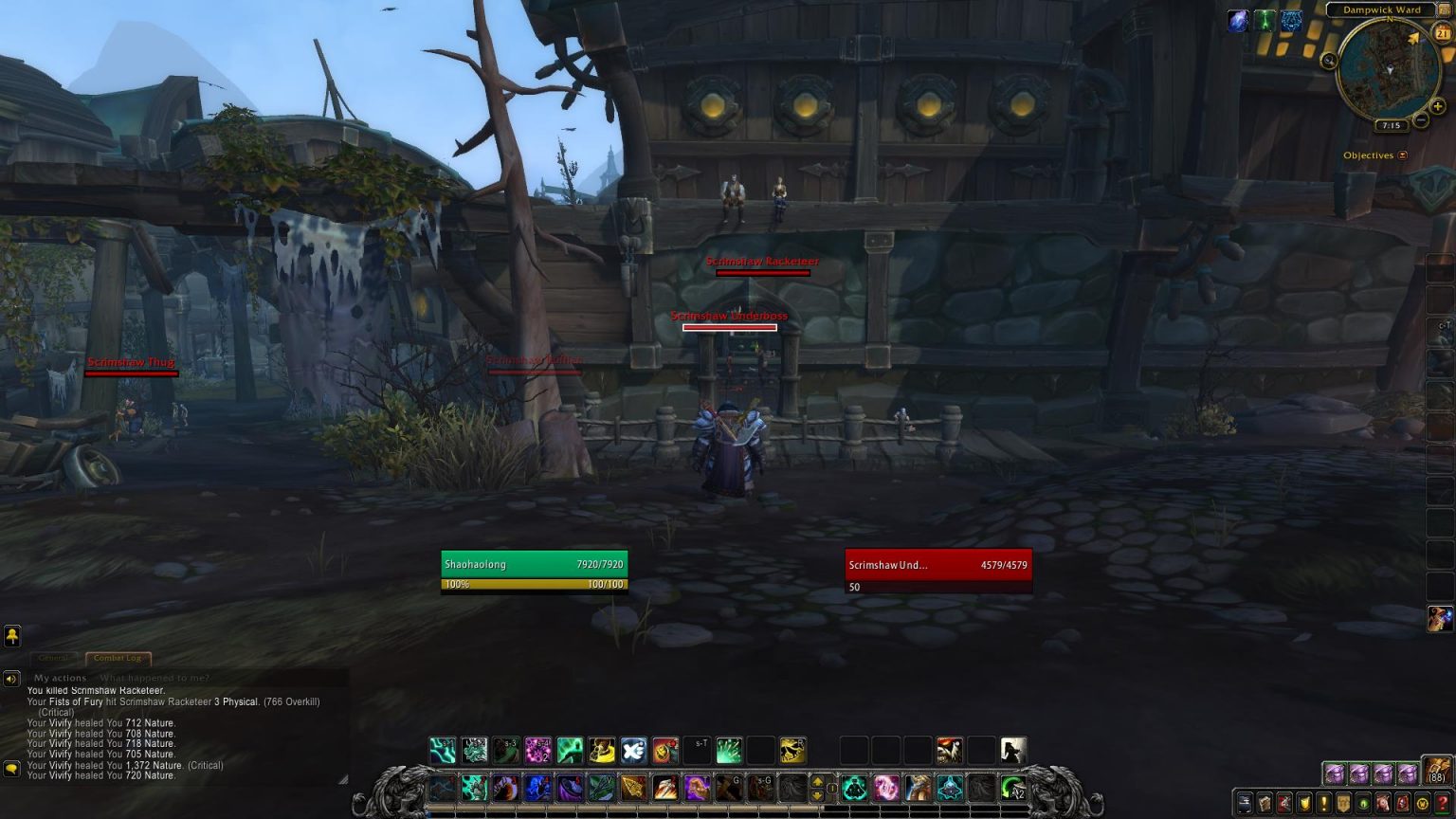Open Collections via the mount icon
This screenshot has width=1456, height=819.
(x=1382, y=804)
